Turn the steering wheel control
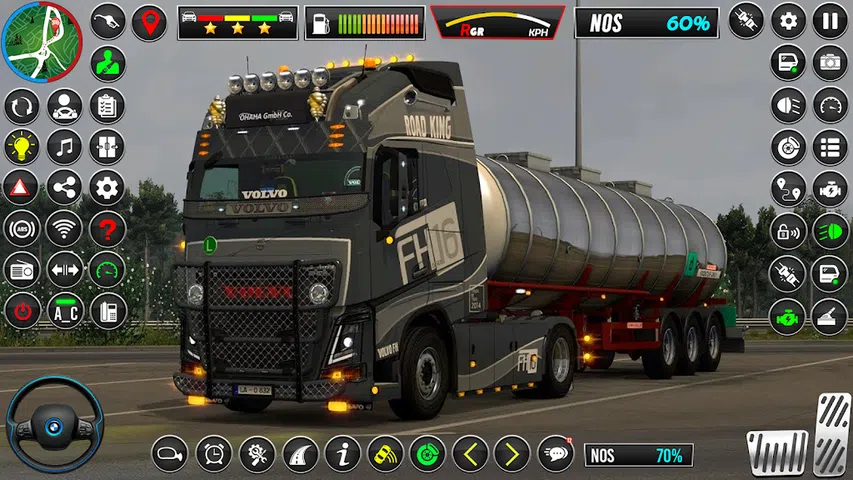Viewport: 853px width, 480px height. coord(54,424)
